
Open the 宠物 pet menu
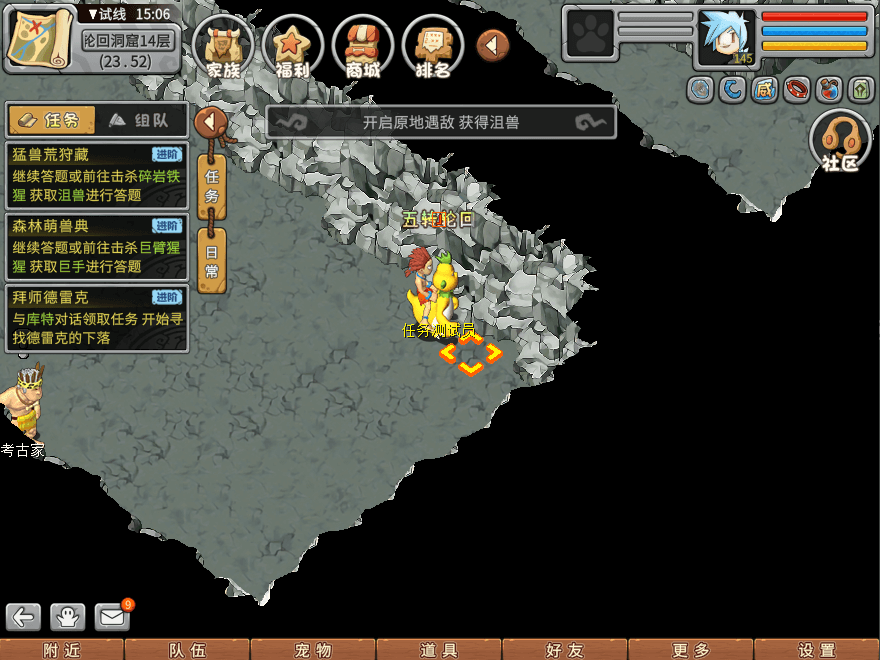(x=313, y=650)
